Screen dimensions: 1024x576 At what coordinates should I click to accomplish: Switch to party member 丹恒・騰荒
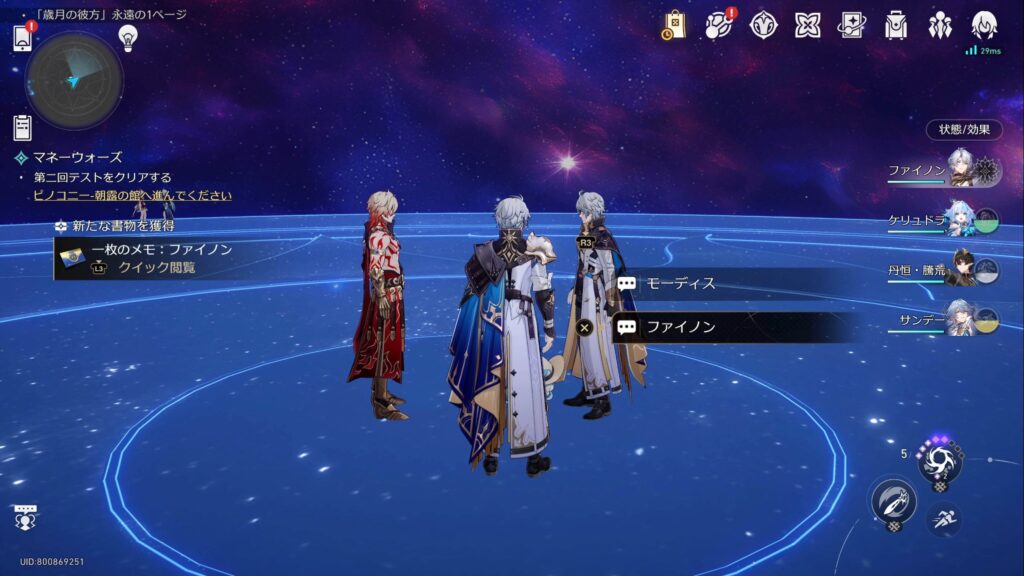[944, 268]
